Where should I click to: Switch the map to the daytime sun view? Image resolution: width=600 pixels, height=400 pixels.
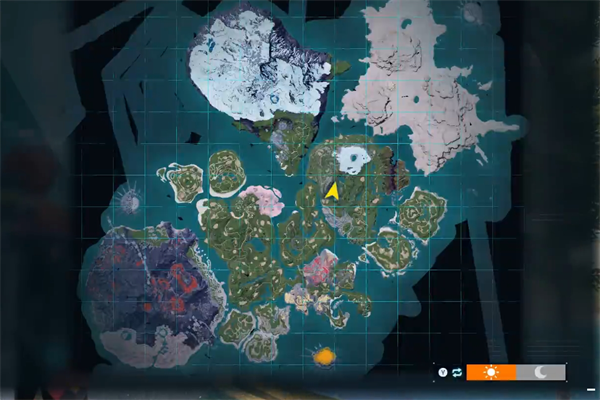tap(490, 372)
